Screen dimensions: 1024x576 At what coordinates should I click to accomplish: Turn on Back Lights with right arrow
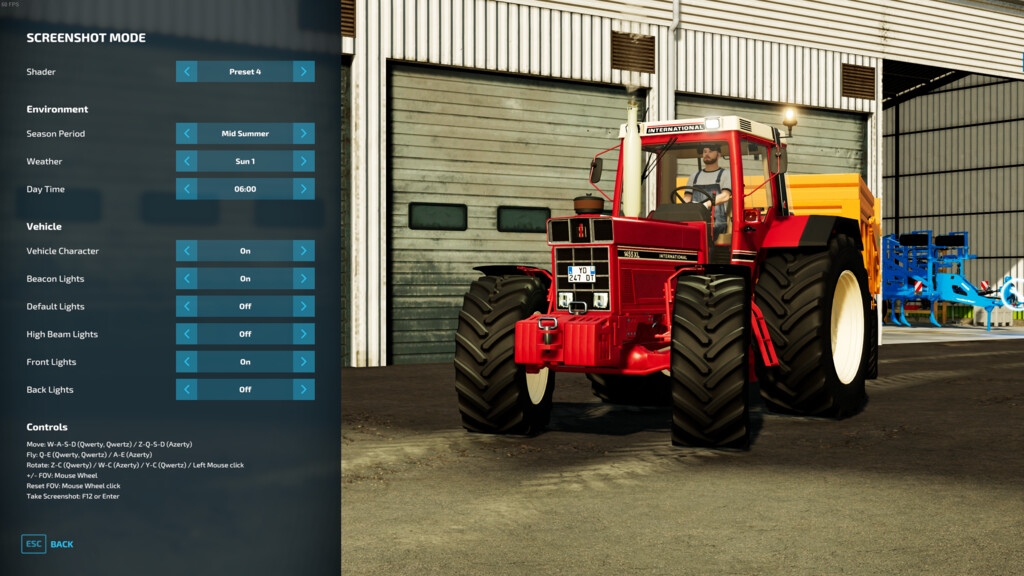tap(304, 389)
